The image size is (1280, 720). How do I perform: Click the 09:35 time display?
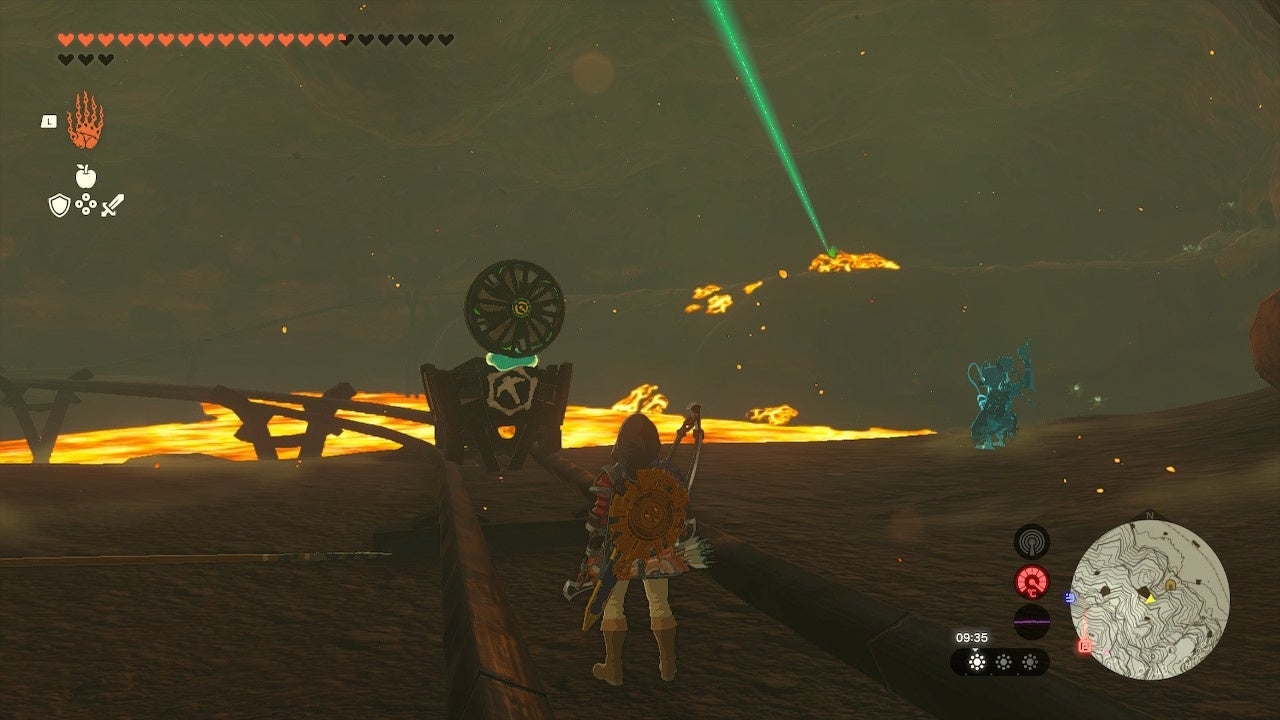[x=972, y=637]
